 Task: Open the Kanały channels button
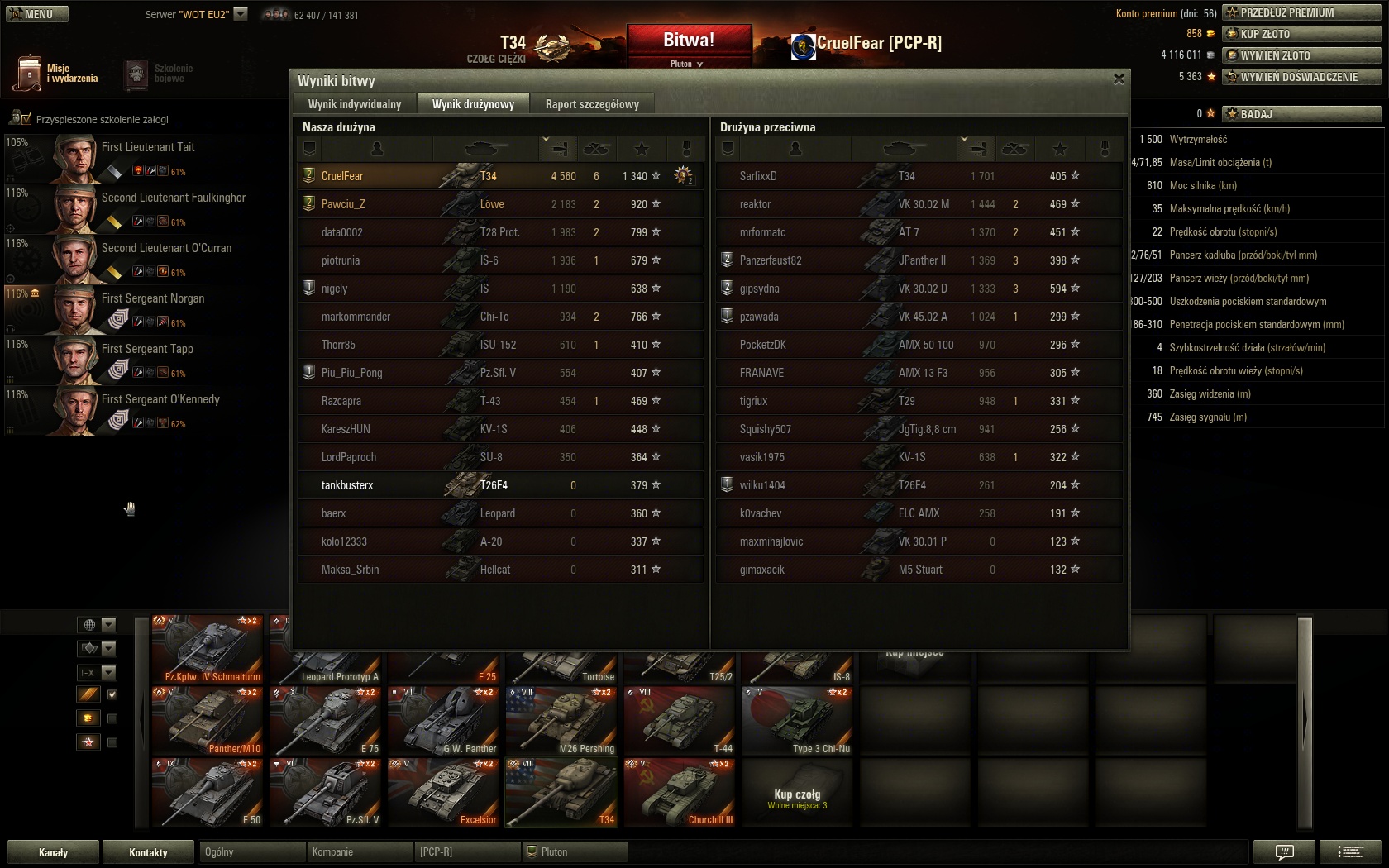click(x=54, y=852)
